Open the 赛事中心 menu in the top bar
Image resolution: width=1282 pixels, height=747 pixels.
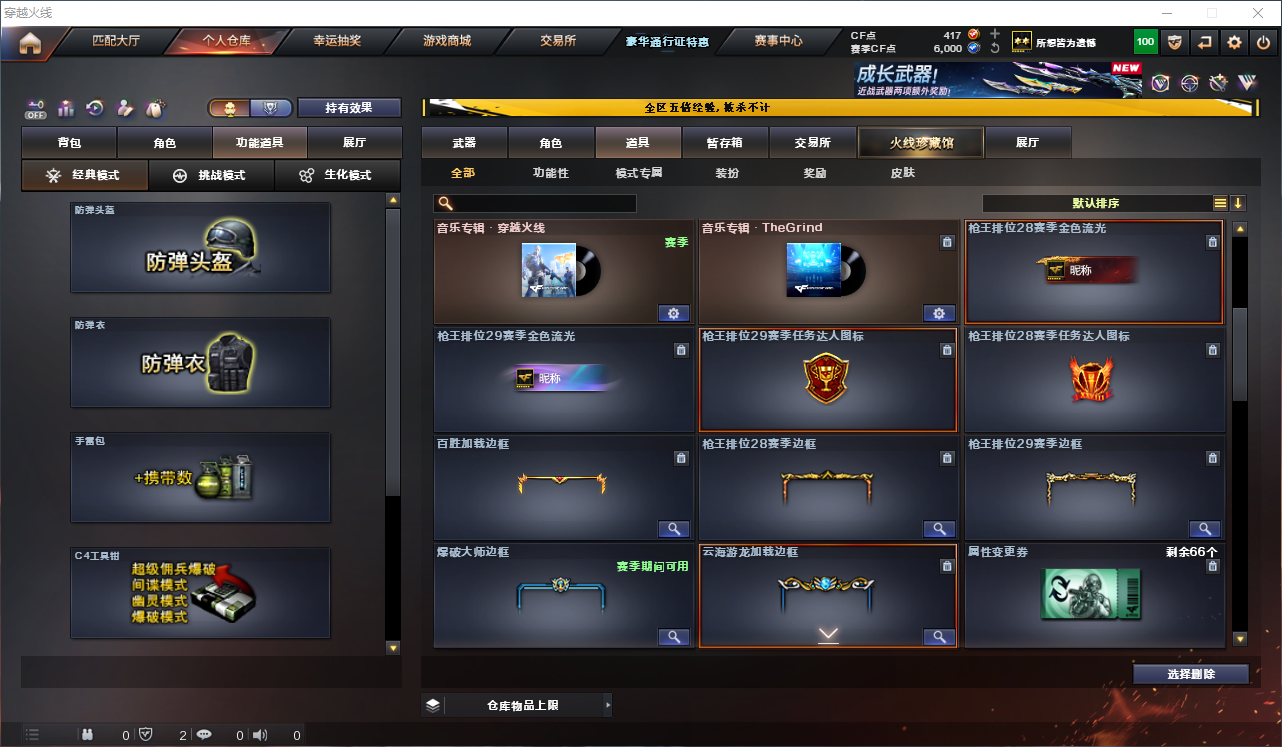point(780,41)
